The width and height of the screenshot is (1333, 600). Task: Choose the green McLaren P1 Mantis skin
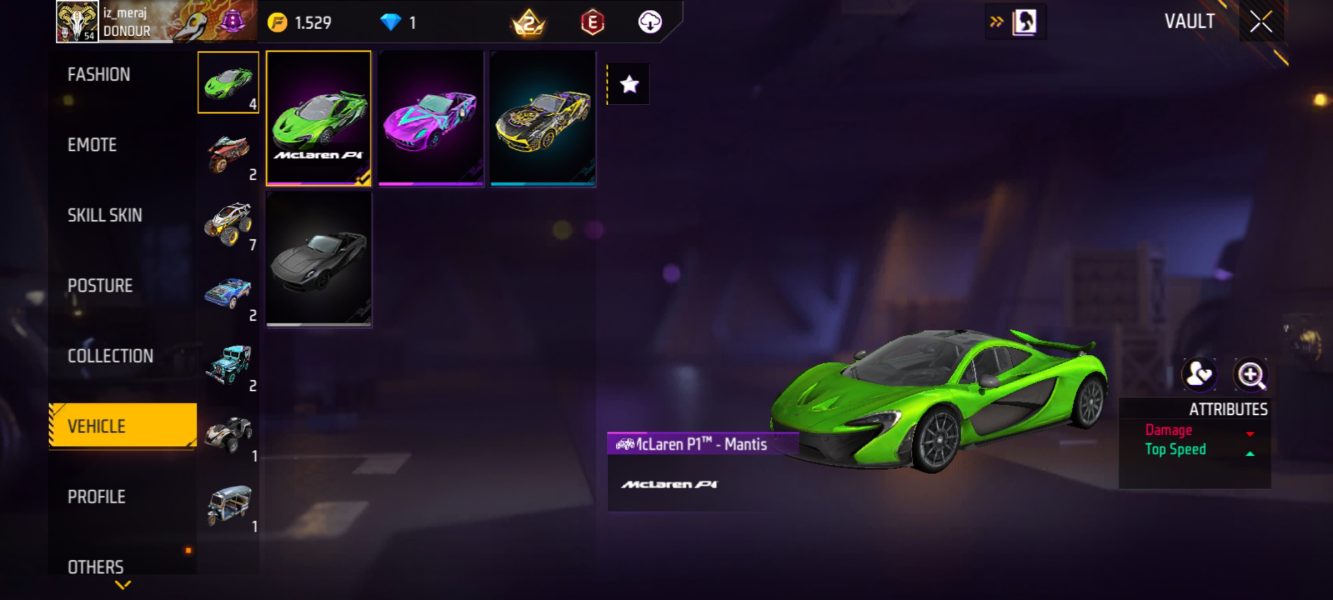coord(319,118)
